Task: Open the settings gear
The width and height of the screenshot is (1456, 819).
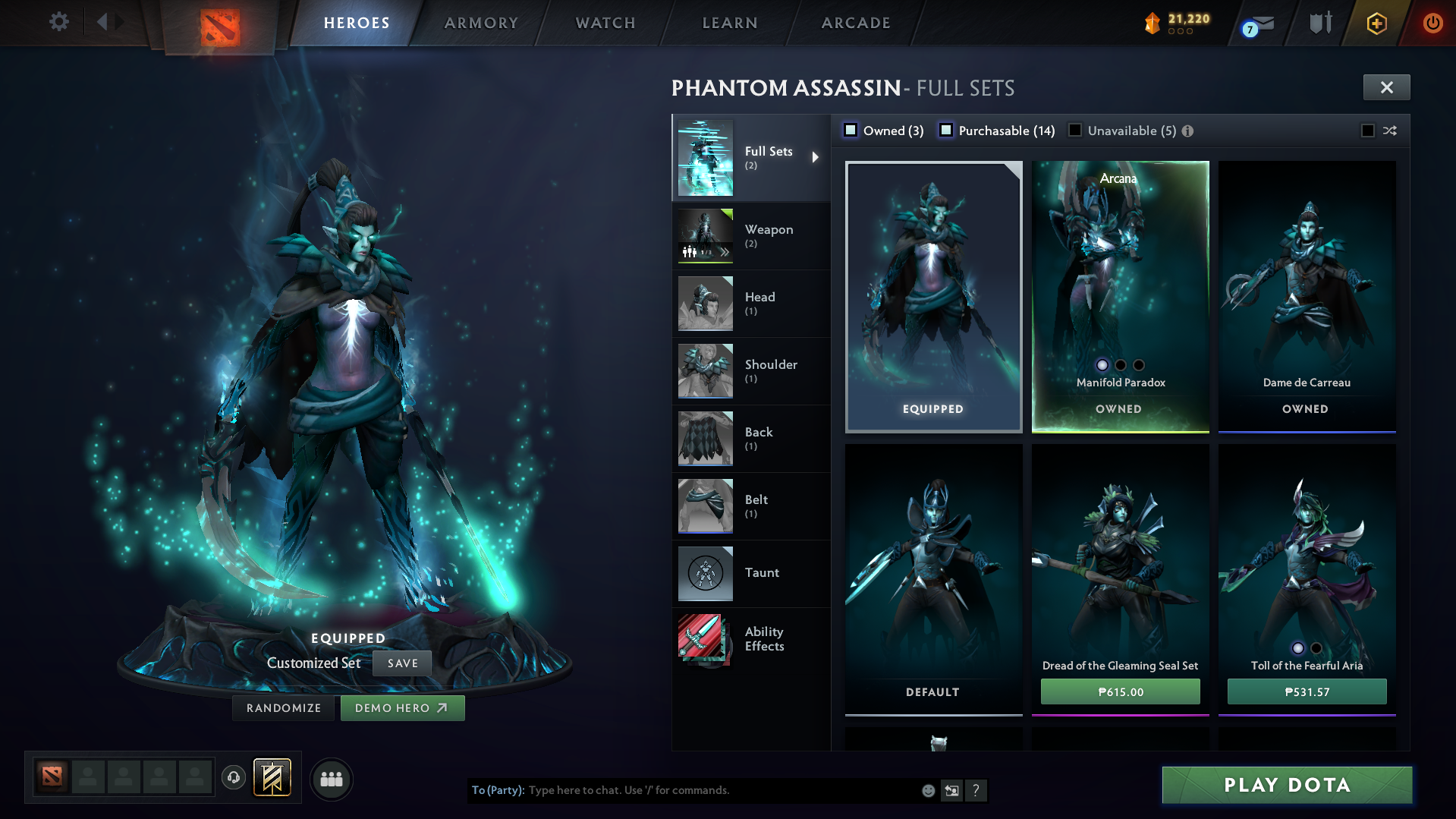Action: point(58,22)
